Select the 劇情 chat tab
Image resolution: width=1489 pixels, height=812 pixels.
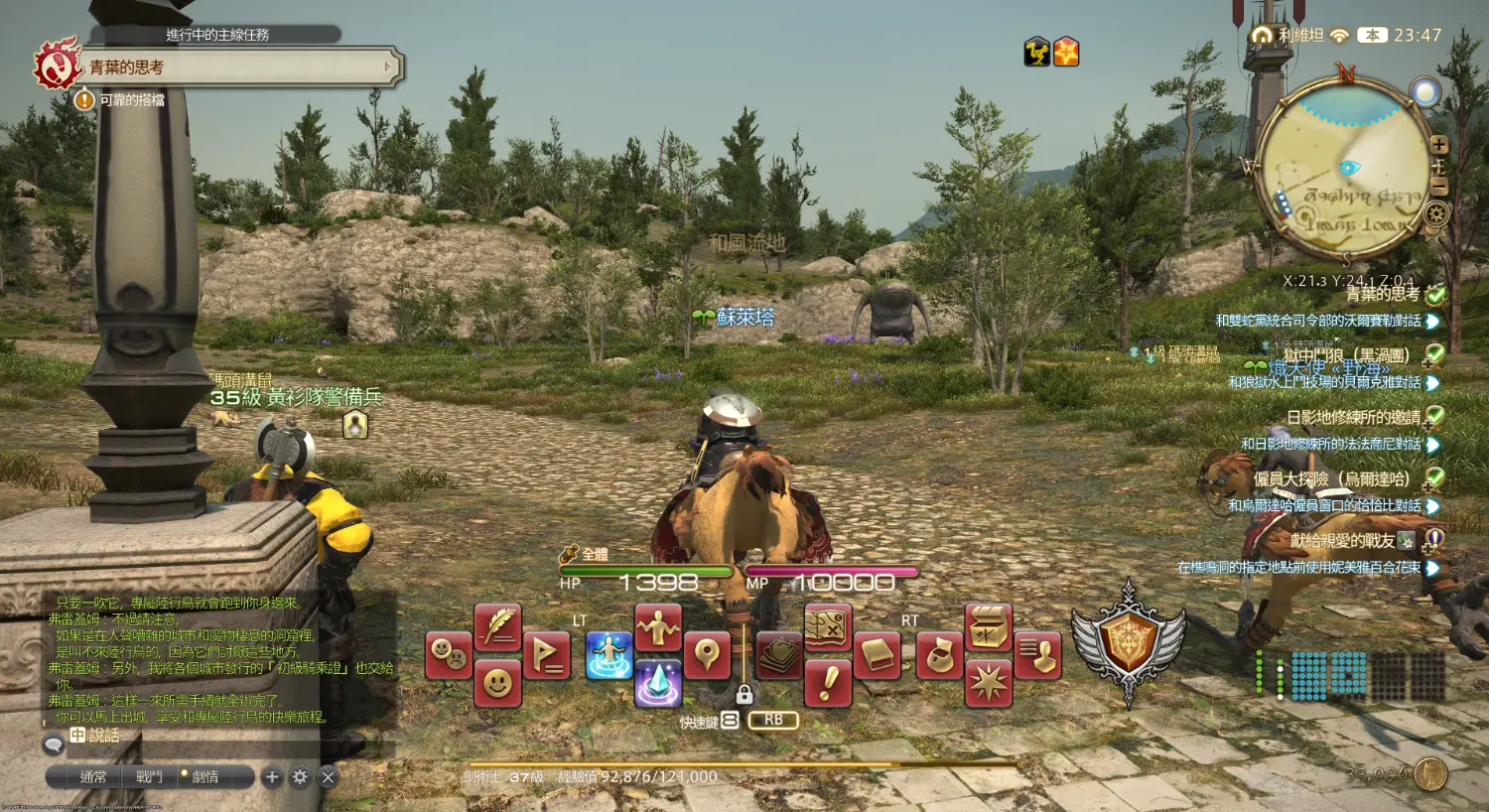coord(205,777)
